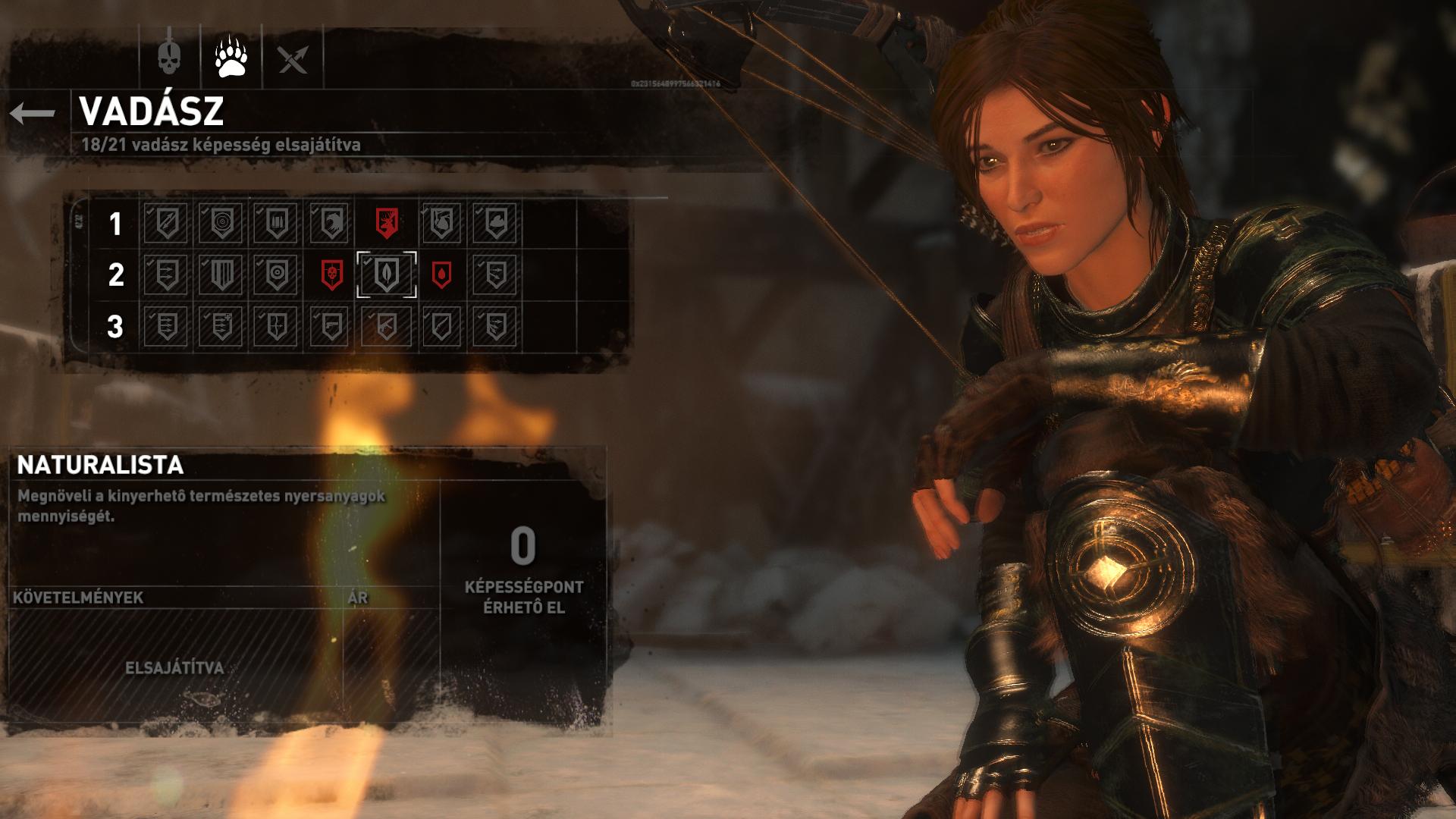Screen dimensions: 1456x819
Task: Go back with the left arrow
Action: [x=33, y=114]
